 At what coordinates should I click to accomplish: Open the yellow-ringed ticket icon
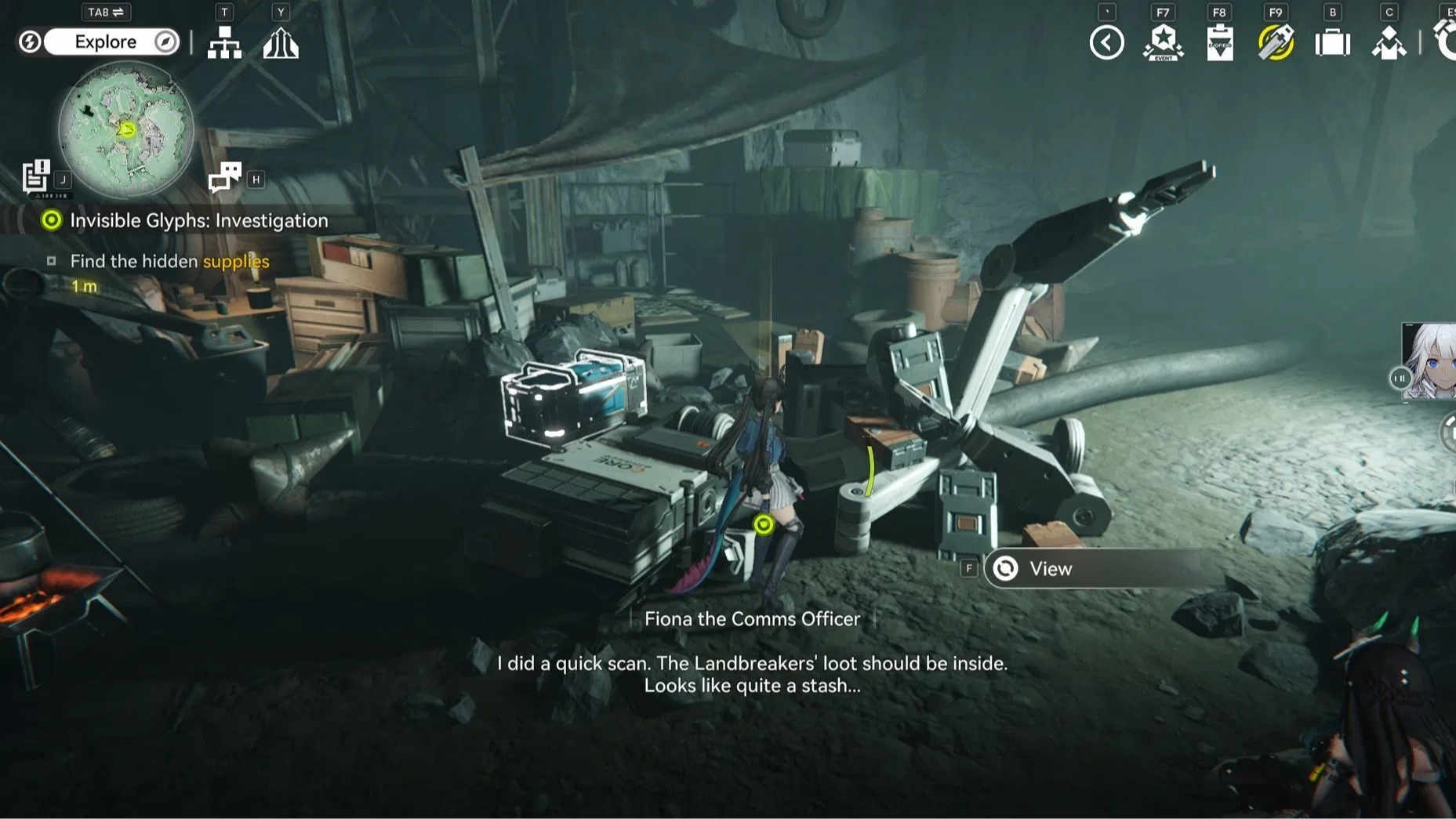[1276, 43]
